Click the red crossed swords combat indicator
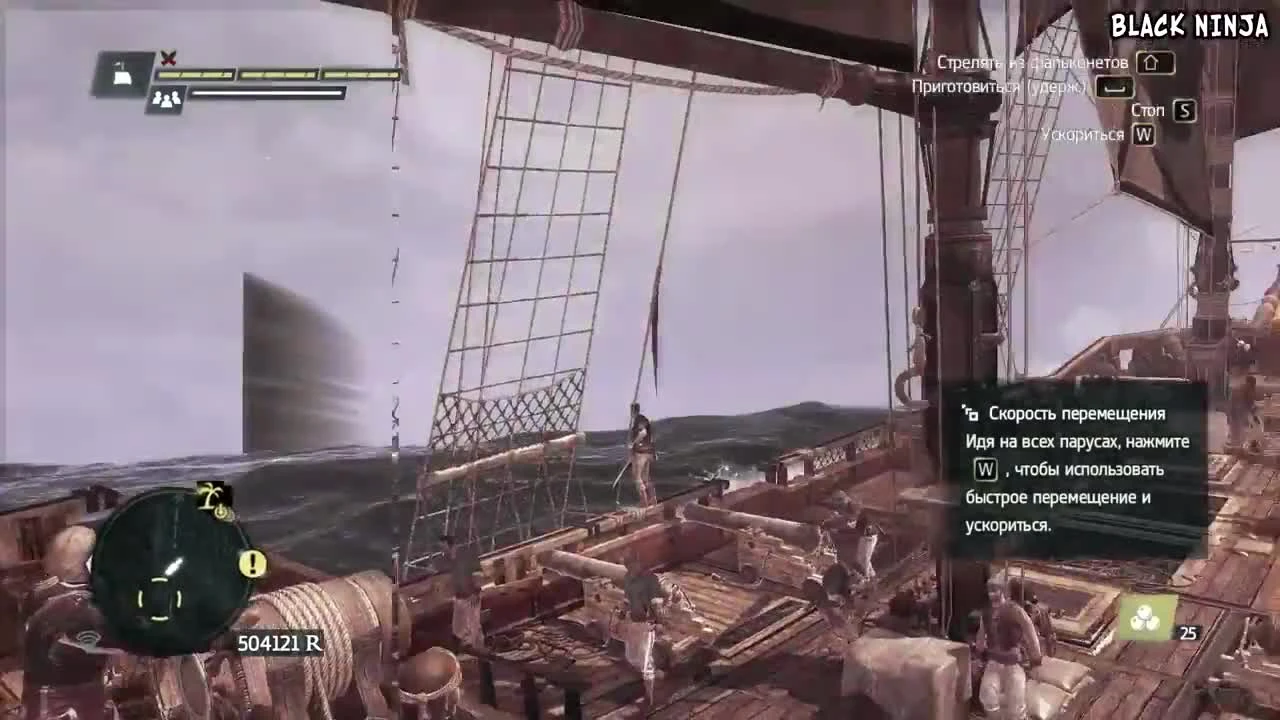This screenshot has height=720, width=1280. pyautogui.click(x=168, y=56)
